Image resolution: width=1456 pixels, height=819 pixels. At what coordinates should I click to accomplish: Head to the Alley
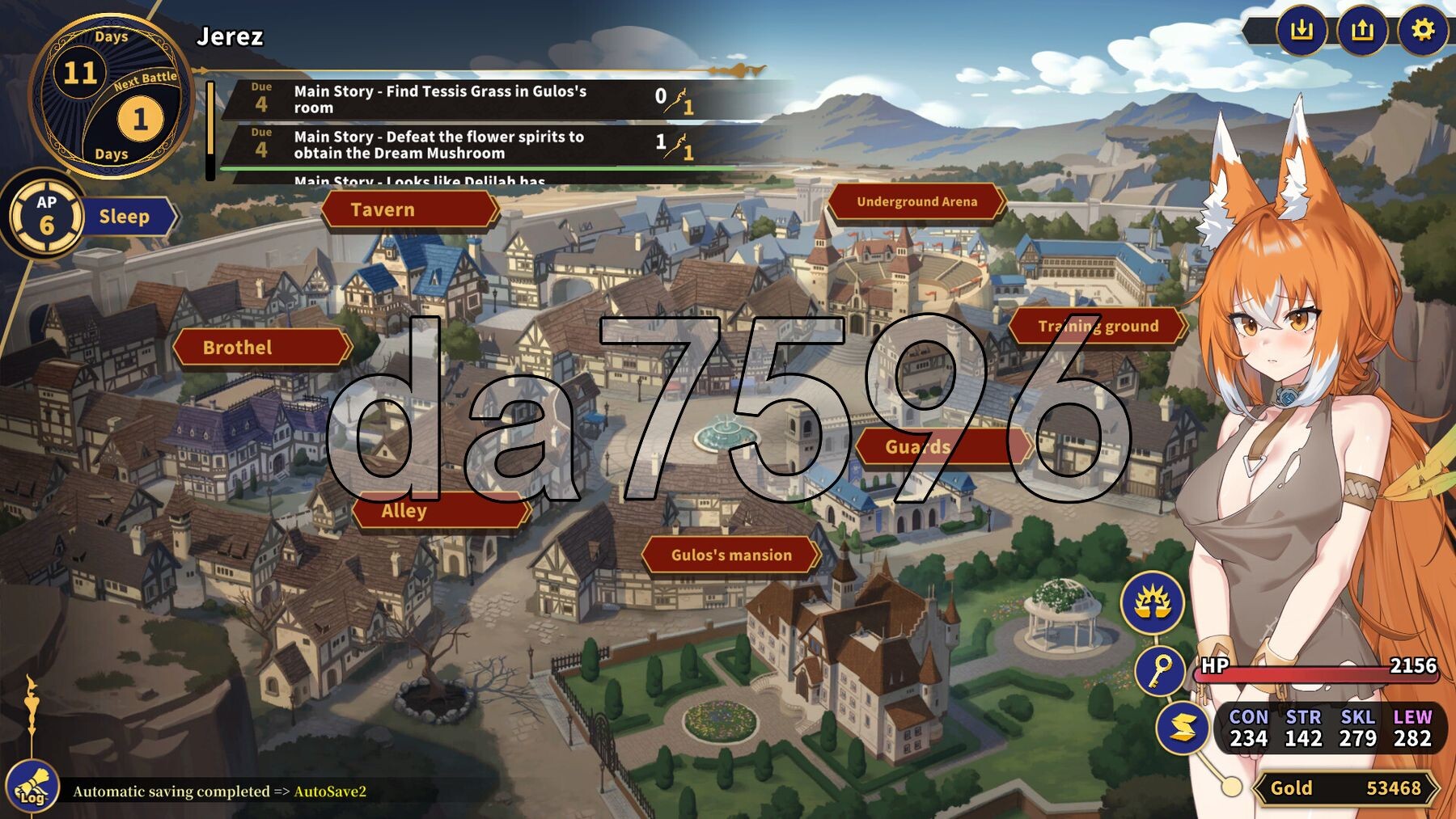pos(441,511)
